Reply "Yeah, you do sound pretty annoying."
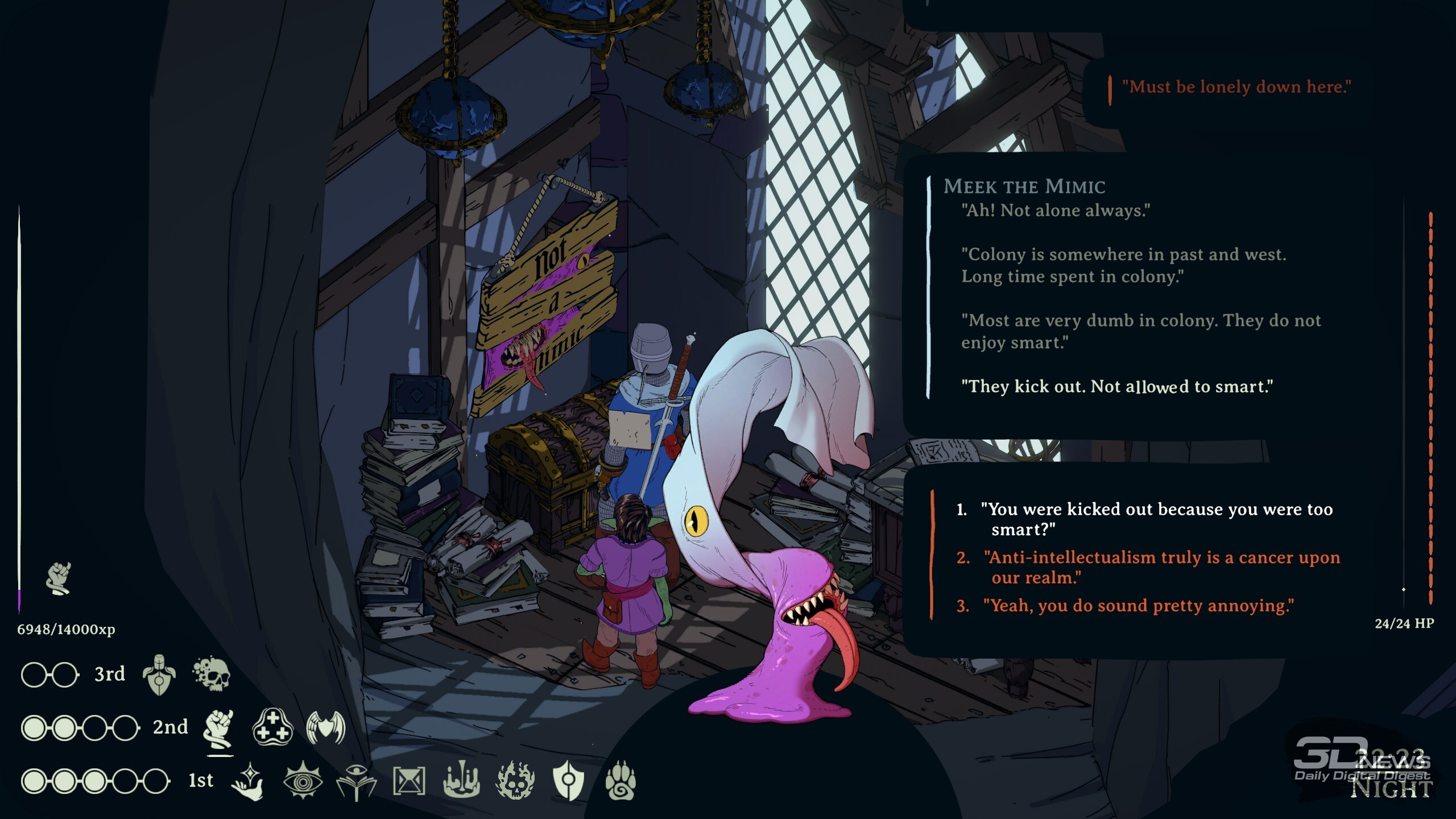Viewport: 1456px width, 819px height. [1138, 606]
